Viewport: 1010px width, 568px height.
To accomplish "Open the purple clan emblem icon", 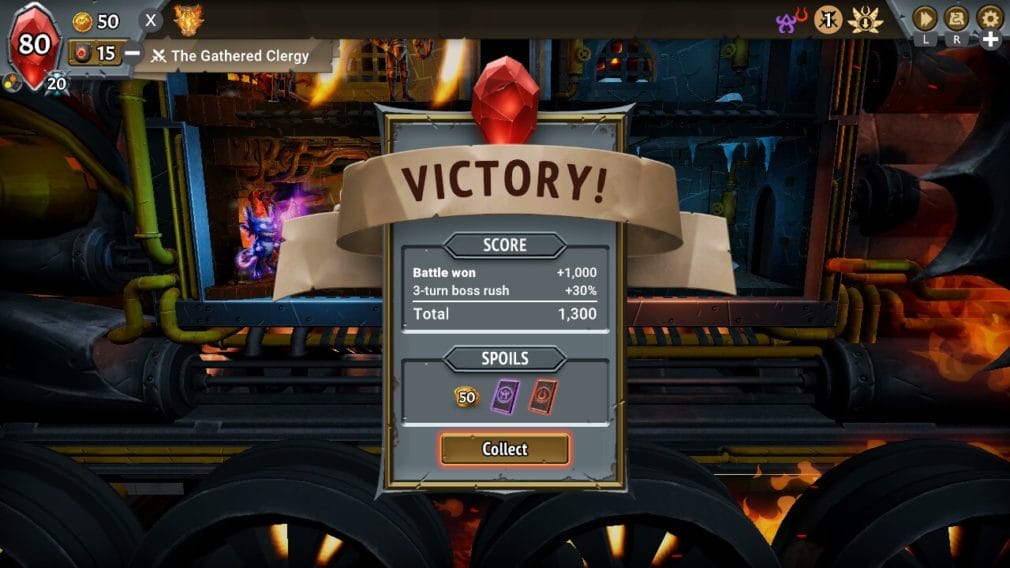I will 791,19.
